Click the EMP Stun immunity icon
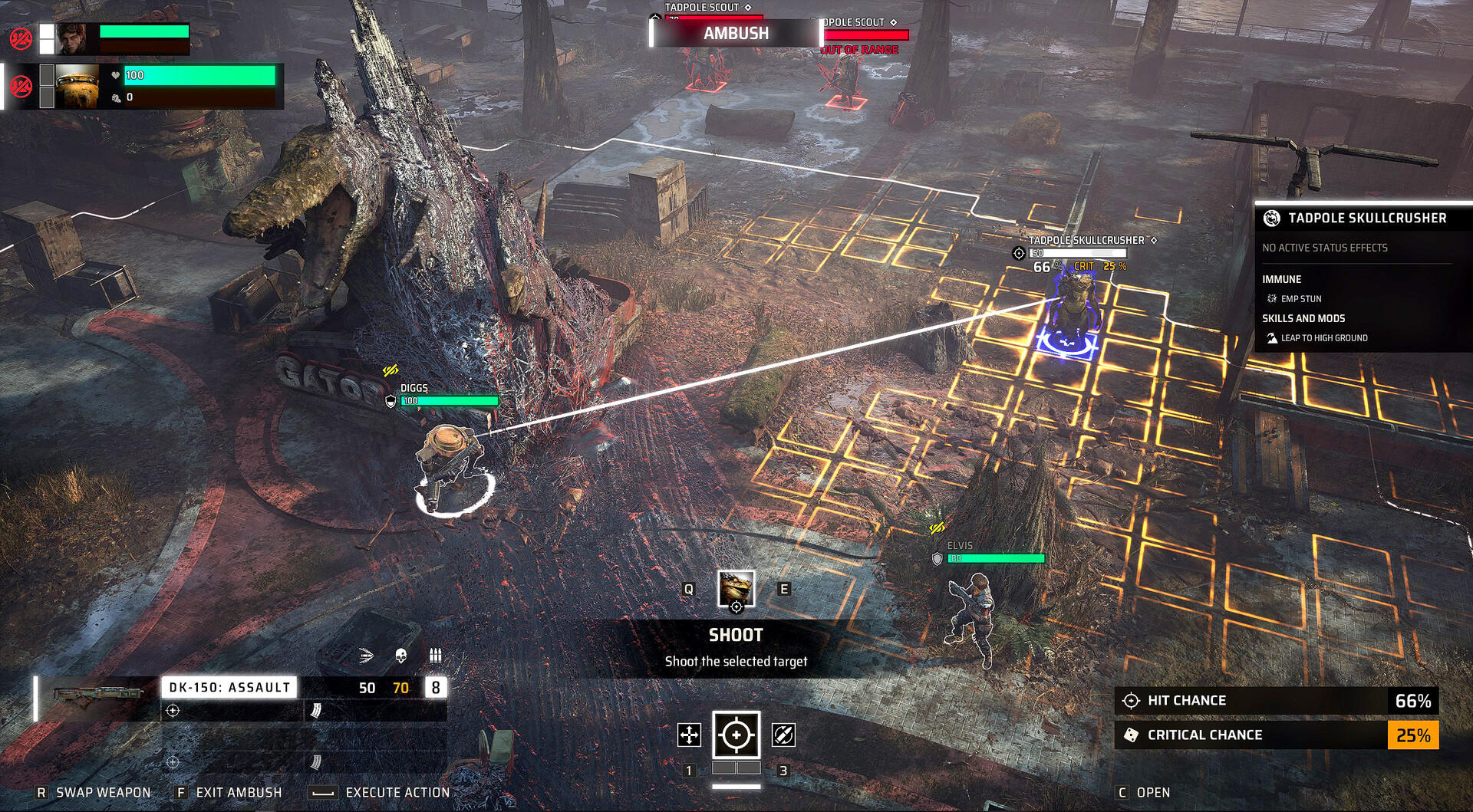Screen dimensions: 1473x812 click(x=1272, y=298)
